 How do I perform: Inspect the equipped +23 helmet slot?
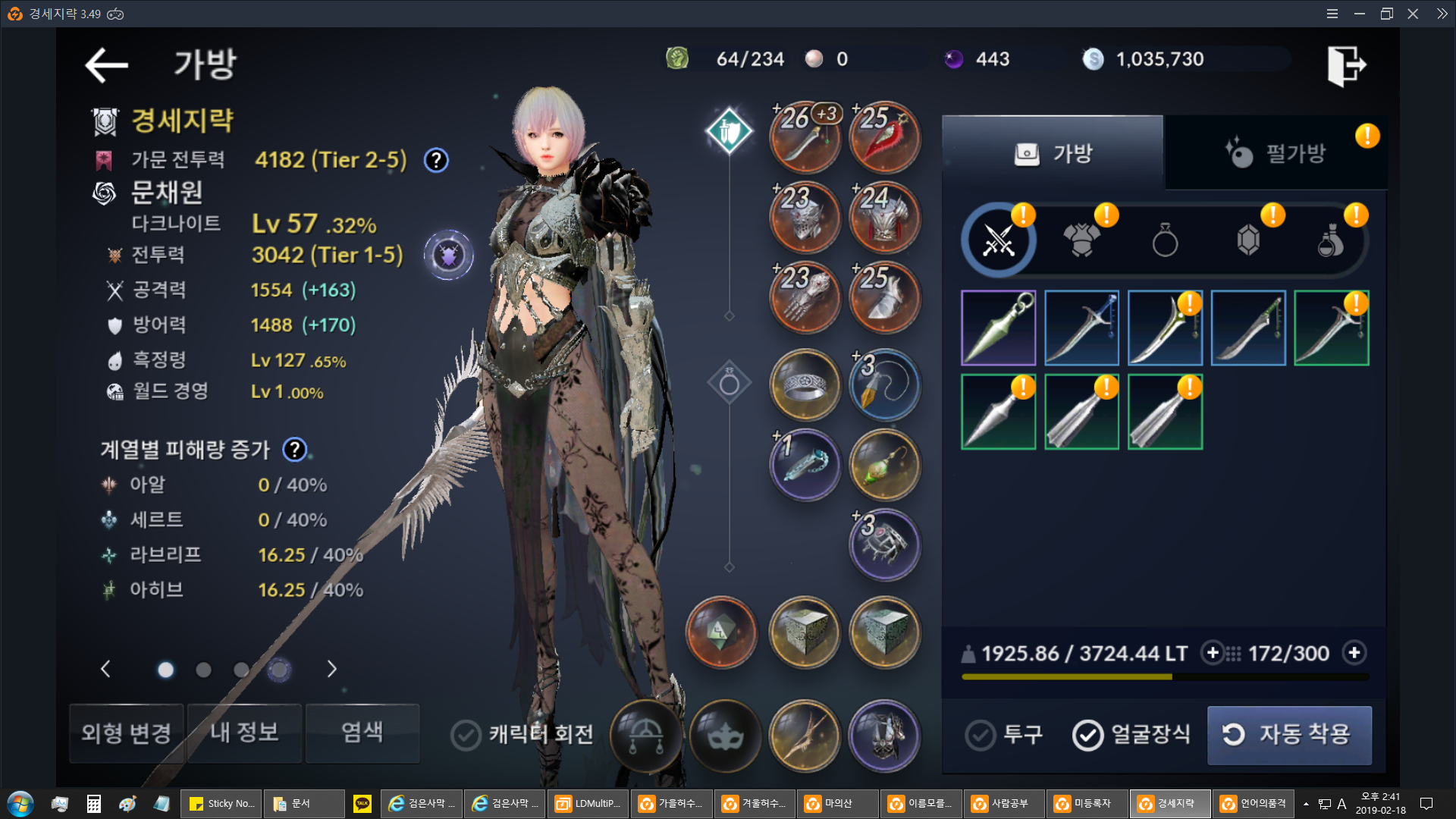805,218
